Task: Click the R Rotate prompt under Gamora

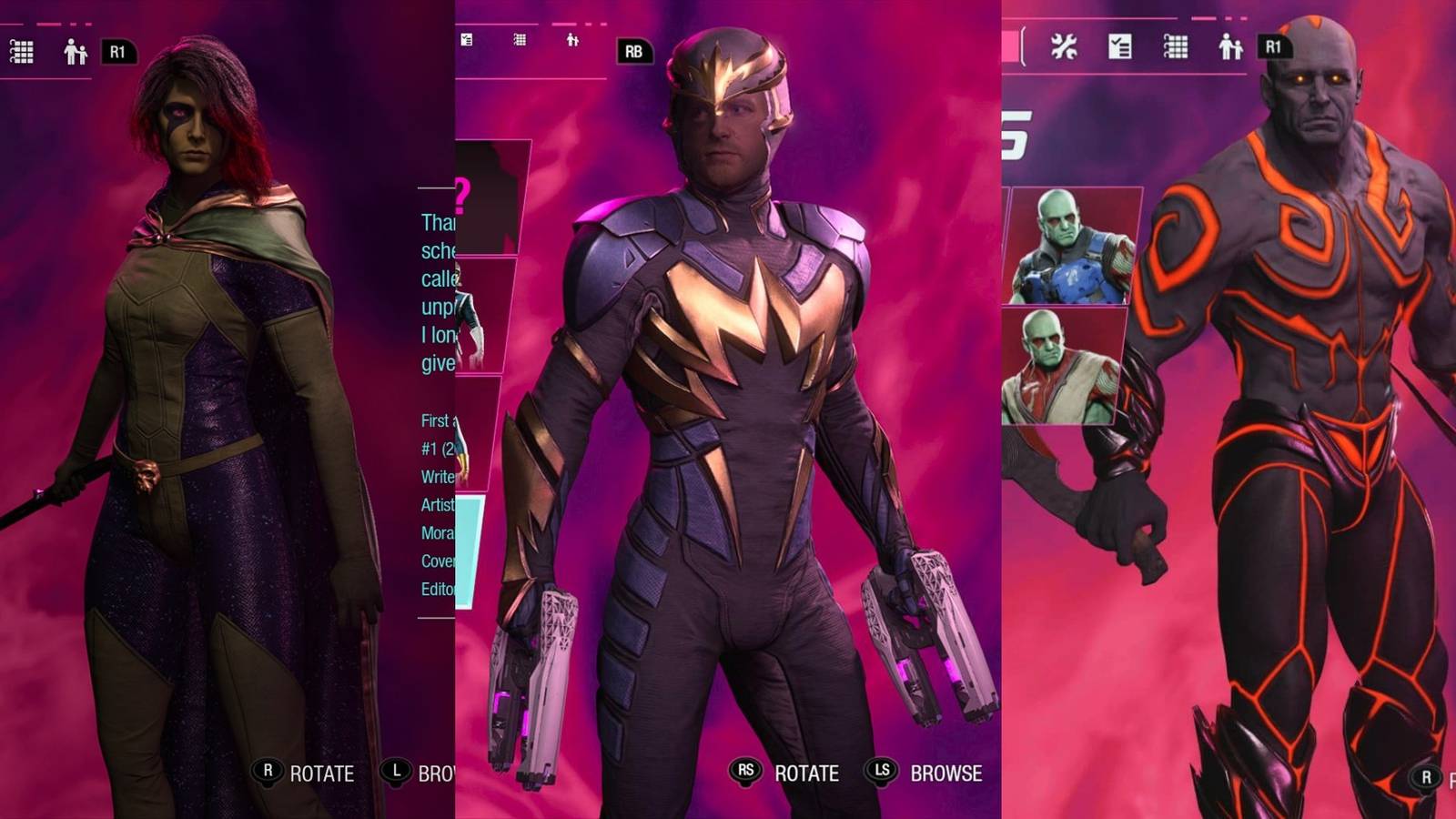Action: (300, 774)
